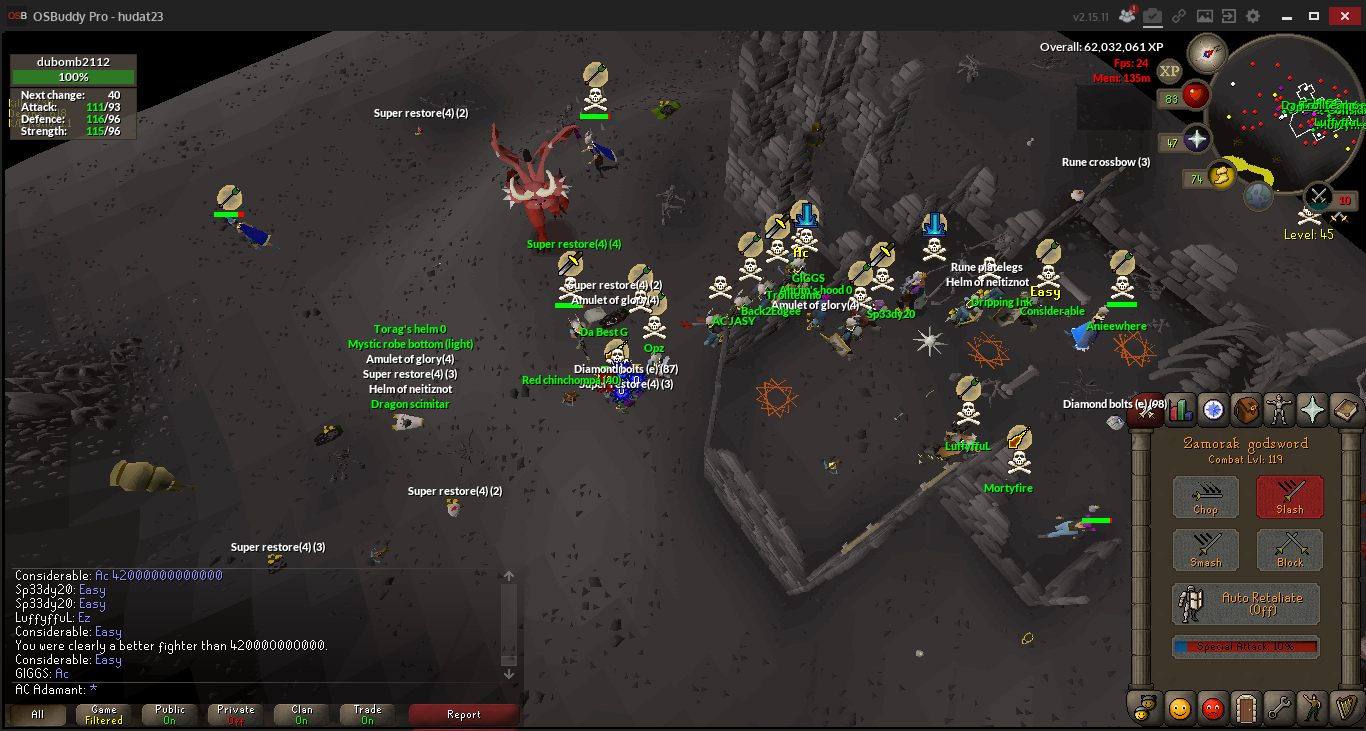Show the worn equipment tab

(1279, 409)
